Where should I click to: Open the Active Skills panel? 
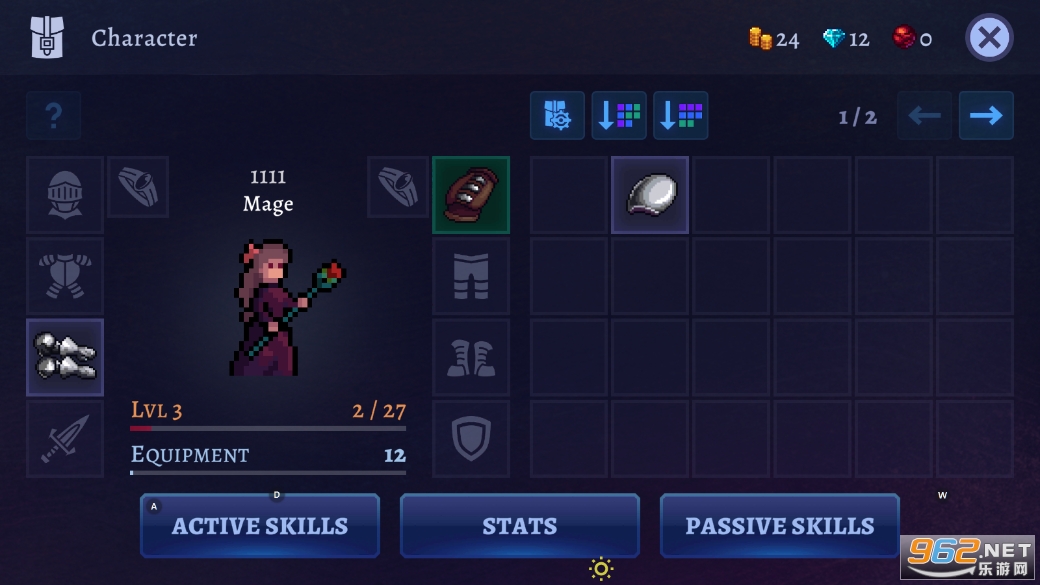tap(260, 526)
